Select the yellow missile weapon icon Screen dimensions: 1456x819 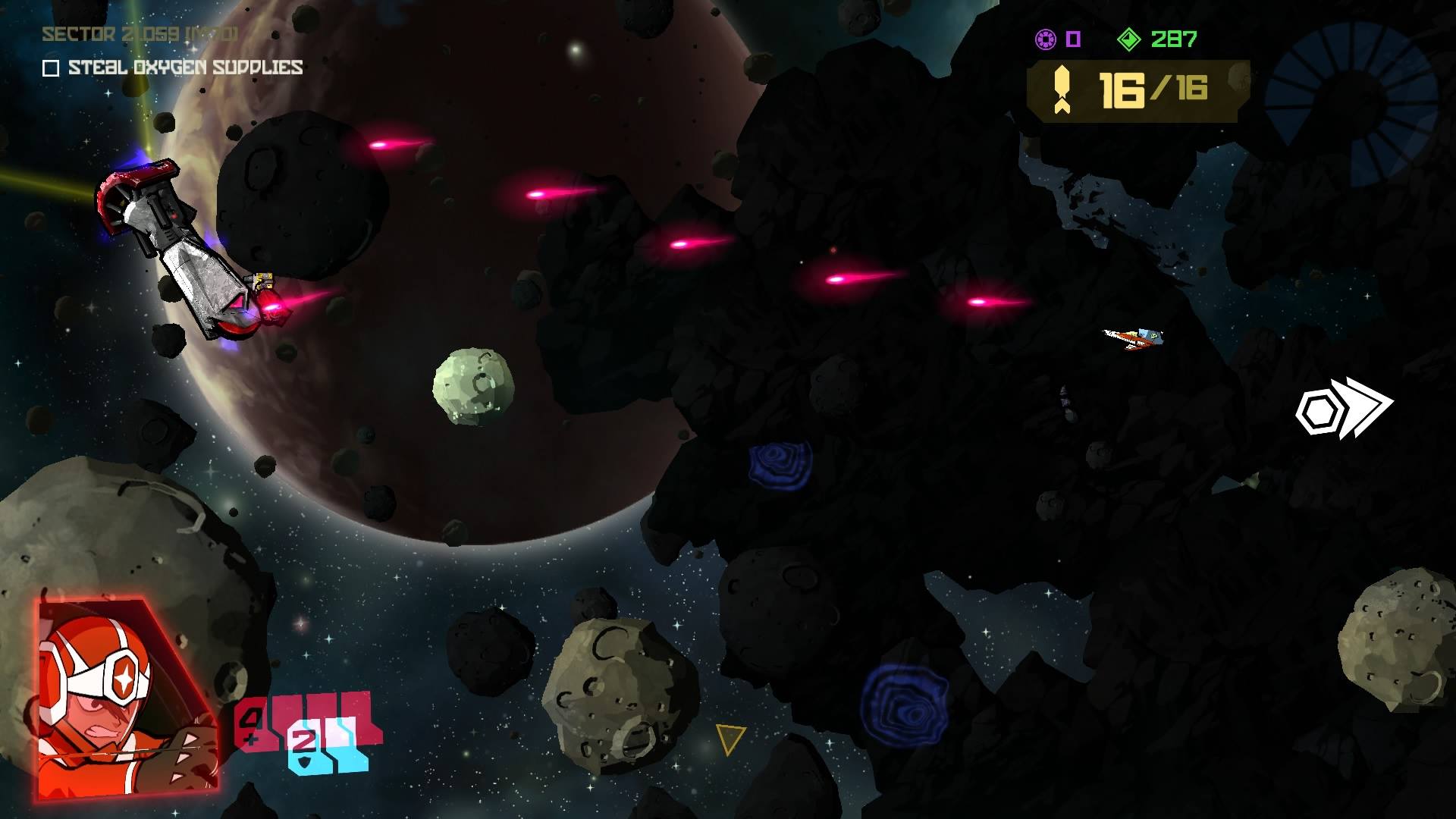(x=1062, y=90)
